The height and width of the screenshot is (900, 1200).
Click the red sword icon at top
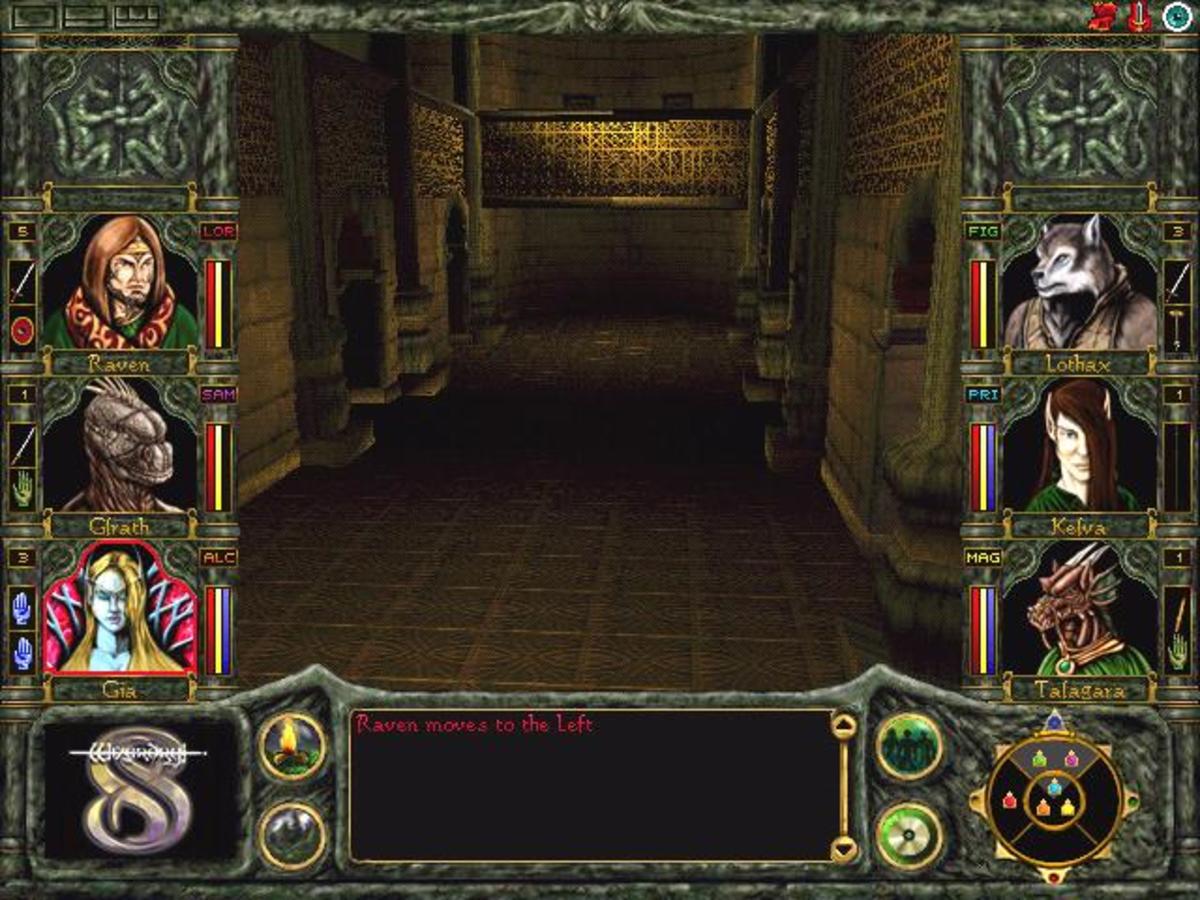(x=1138, y=16)
